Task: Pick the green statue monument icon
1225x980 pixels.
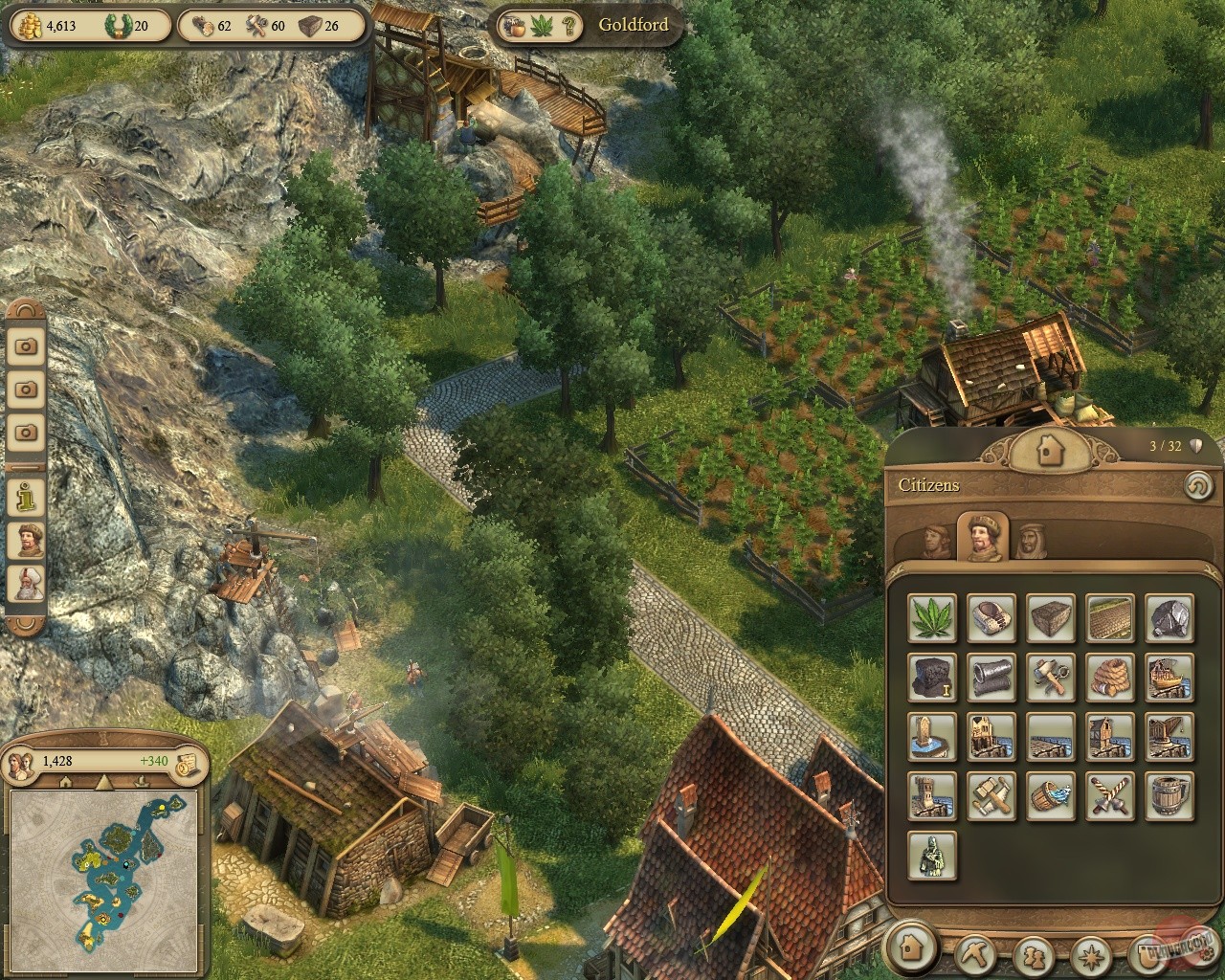Action: coord(931,855)
